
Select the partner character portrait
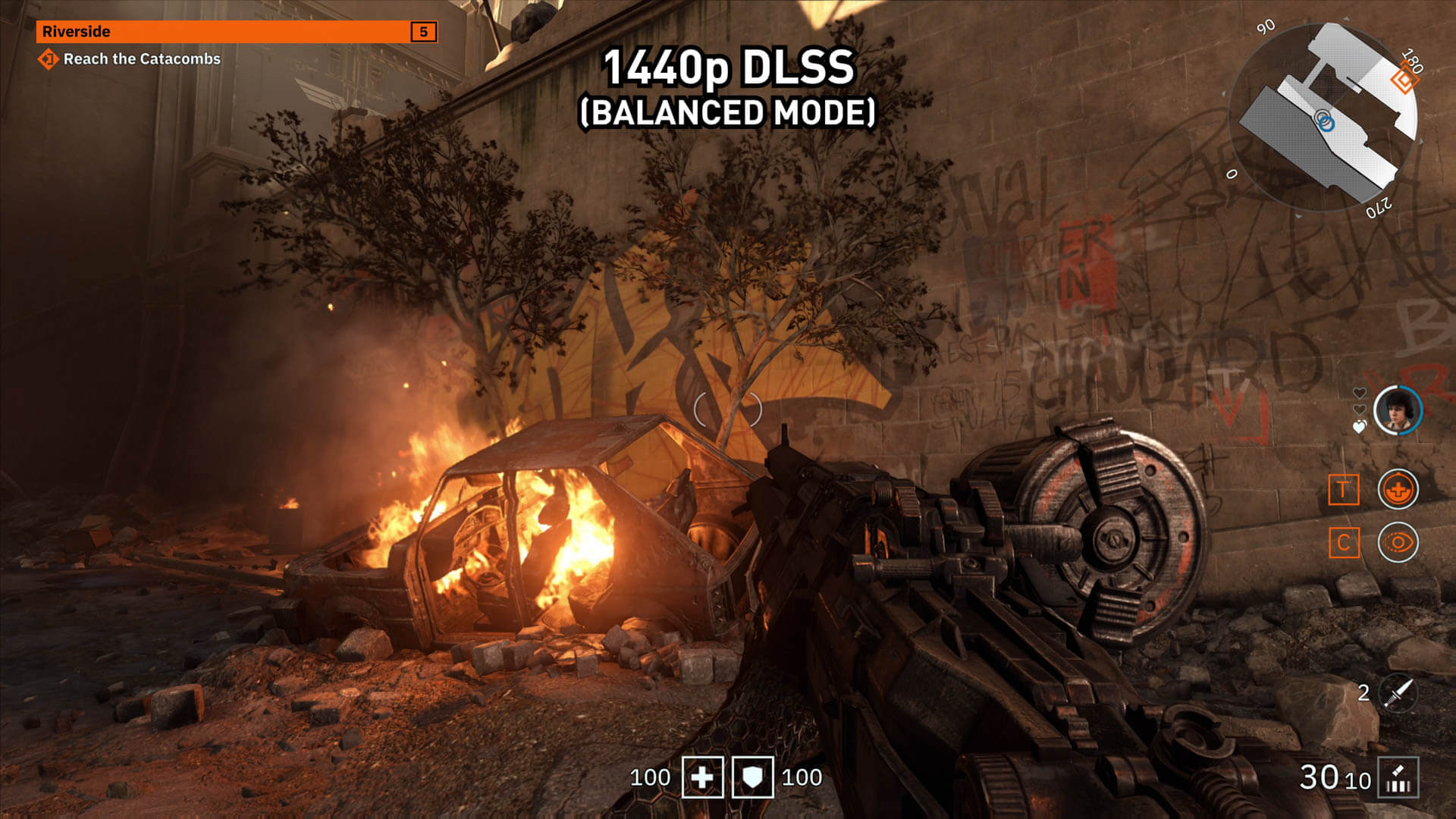click(x=1398, y=410)
